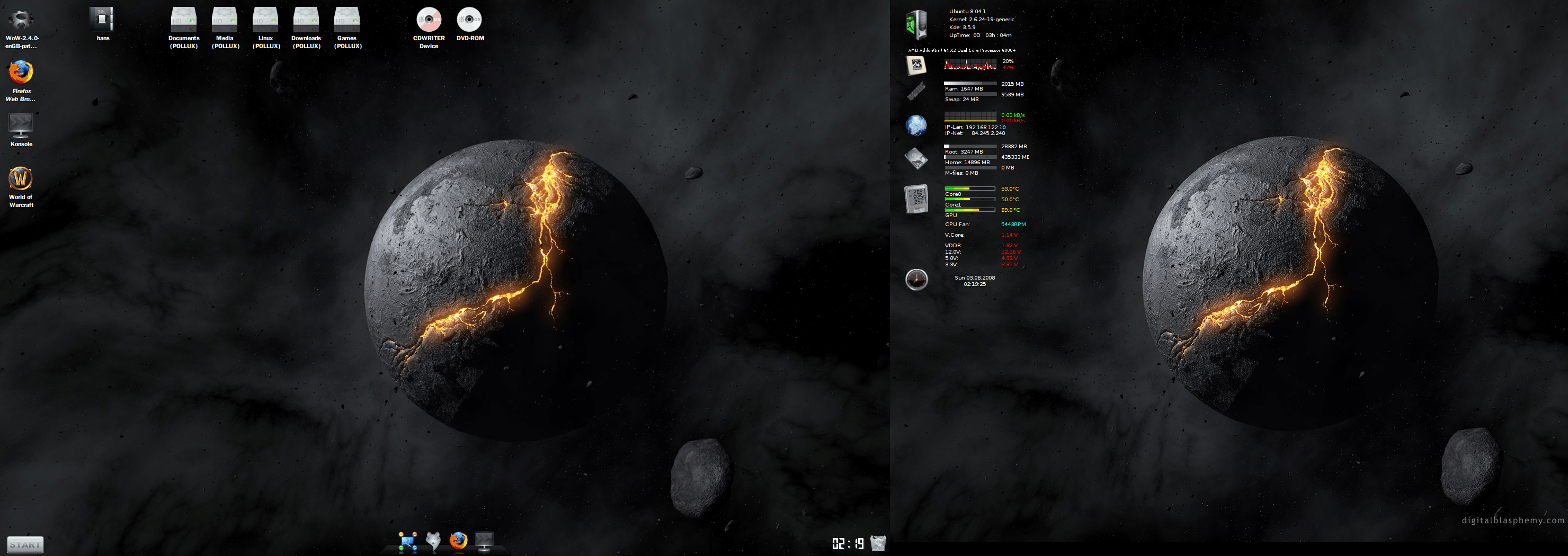Open the Konsole desktop shortcut
Viewport: 1568px width, 556px height.
click(21, 126)
